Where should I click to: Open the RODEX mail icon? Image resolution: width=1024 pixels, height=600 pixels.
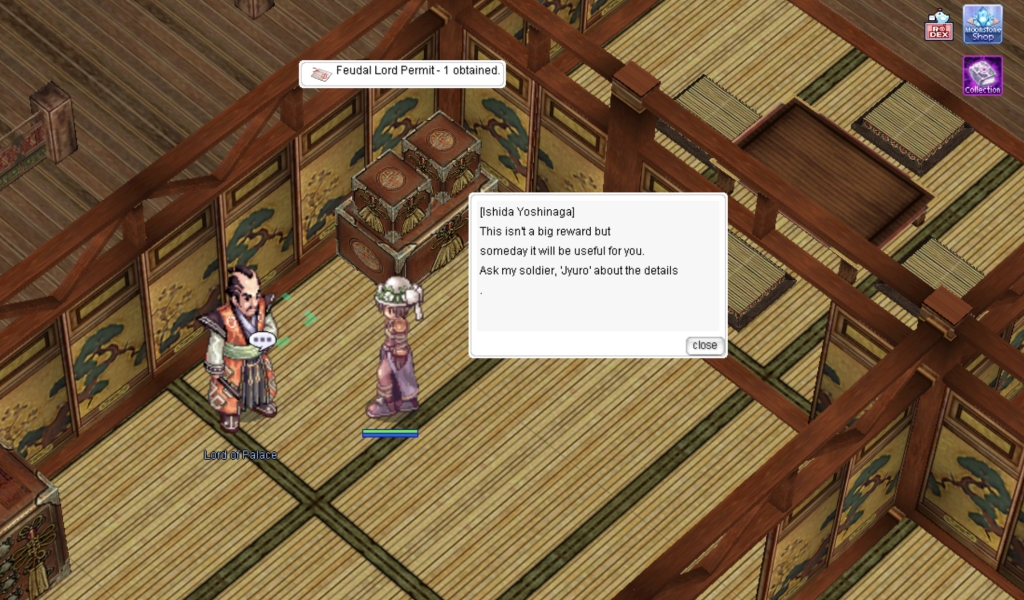[x=938, y=25]
